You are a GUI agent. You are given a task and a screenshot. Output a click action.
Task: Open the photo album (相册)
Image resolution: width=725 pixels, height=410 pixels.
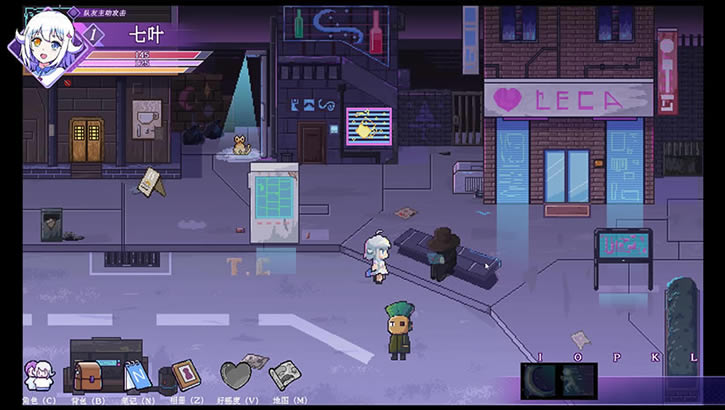pos(186,374)
